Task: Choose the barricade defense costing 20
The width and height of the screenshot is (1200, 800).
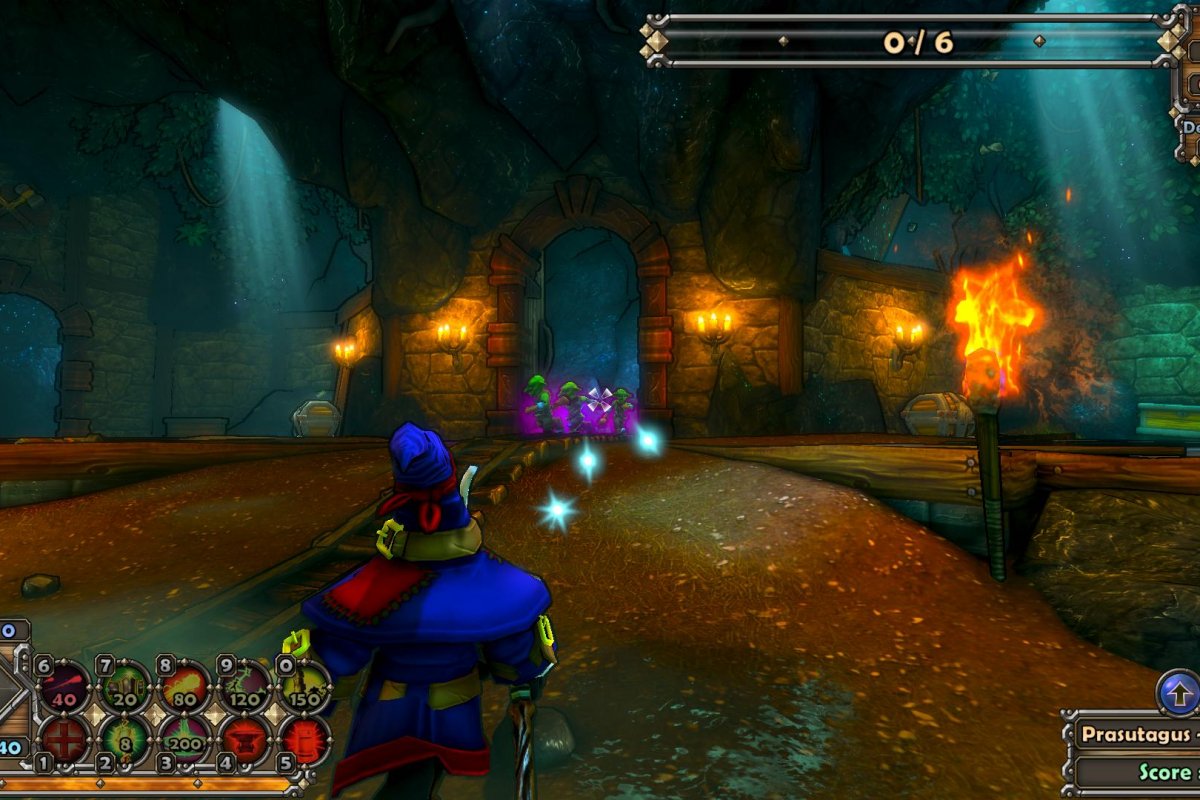Action: click(x=125, y=687)
